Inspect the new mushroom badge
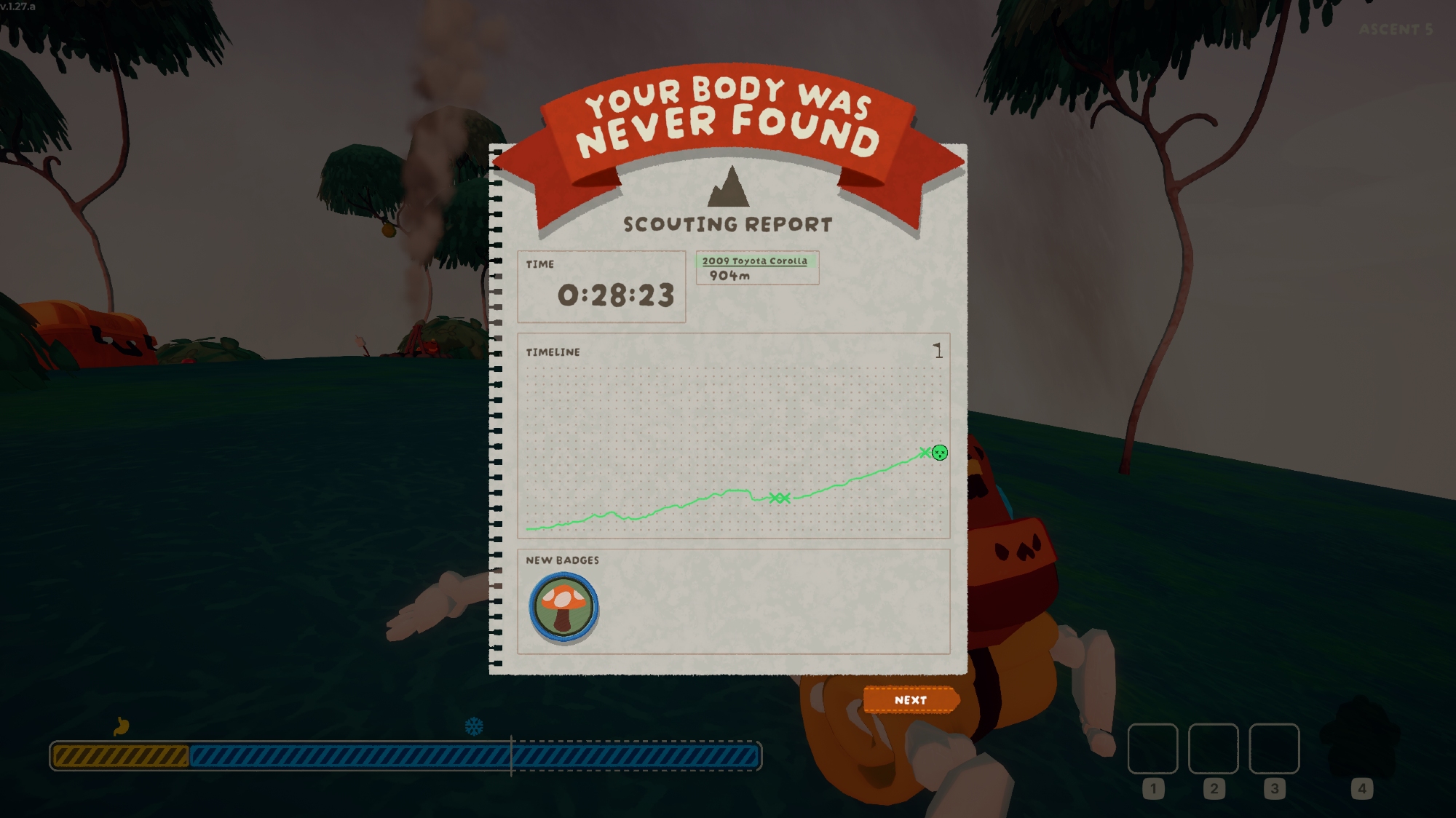The height and width of the screenshot is (818, 1456). point(563,607)
